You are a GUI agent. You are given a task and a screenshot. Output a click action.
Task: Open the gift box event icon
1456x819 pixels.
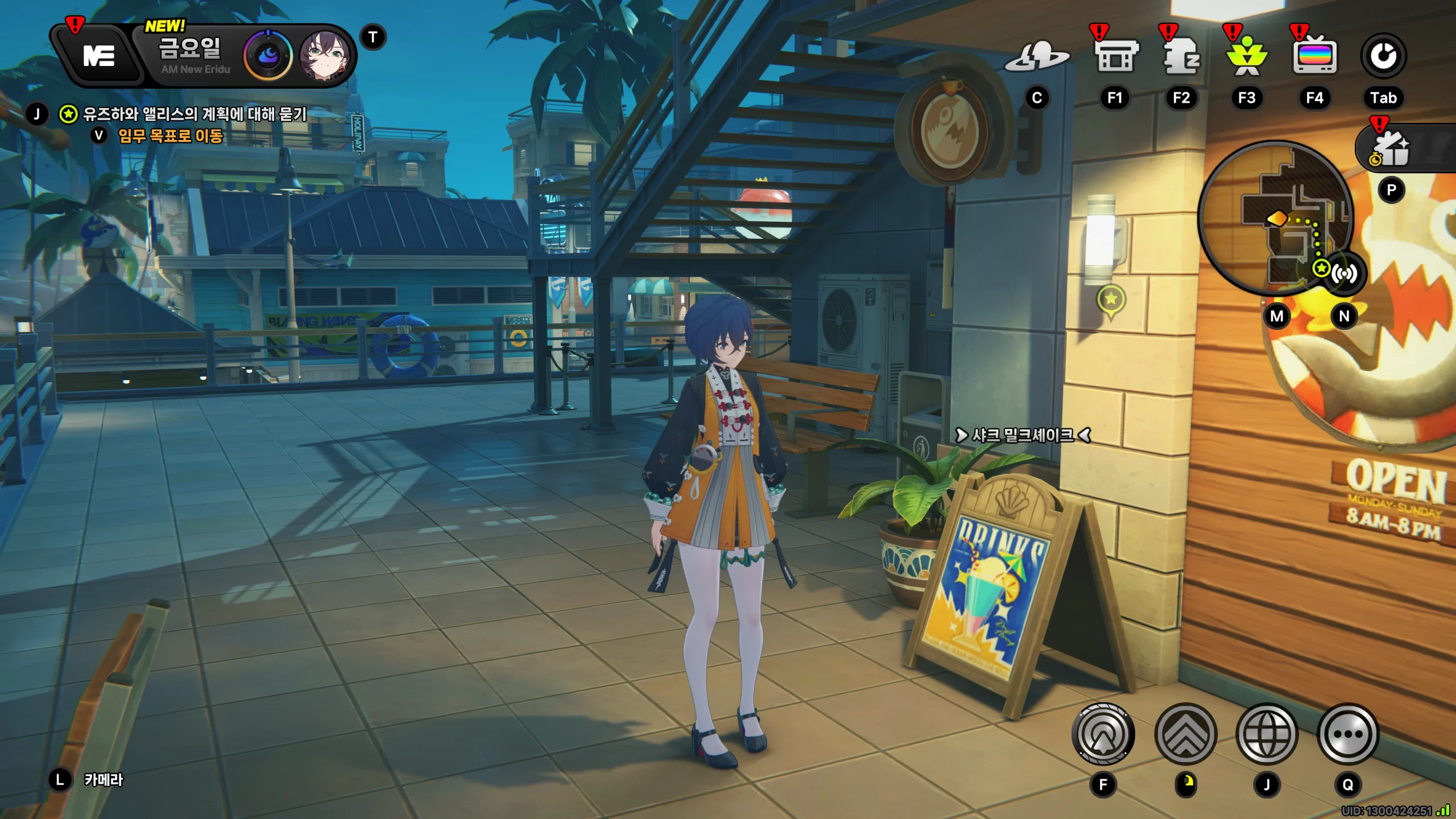point(1392,149)
